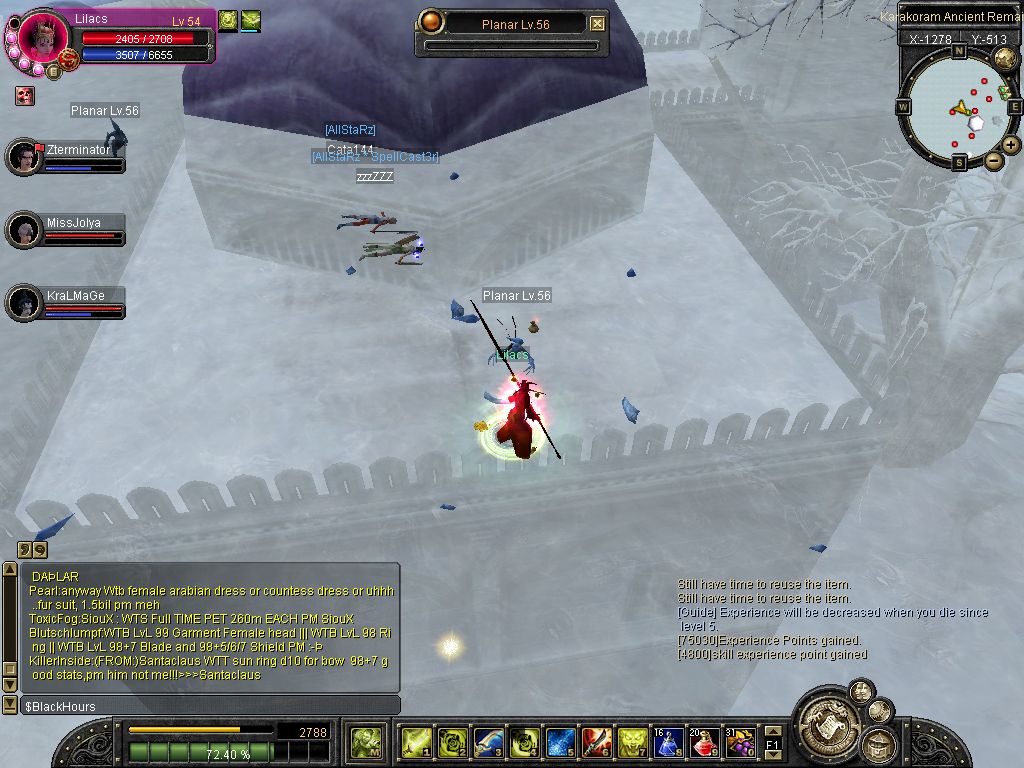The width and height of the screenshot is (1024, 768).
Task: Activate the yellow beast face skill in slot 7
Action: pos(632,741)
